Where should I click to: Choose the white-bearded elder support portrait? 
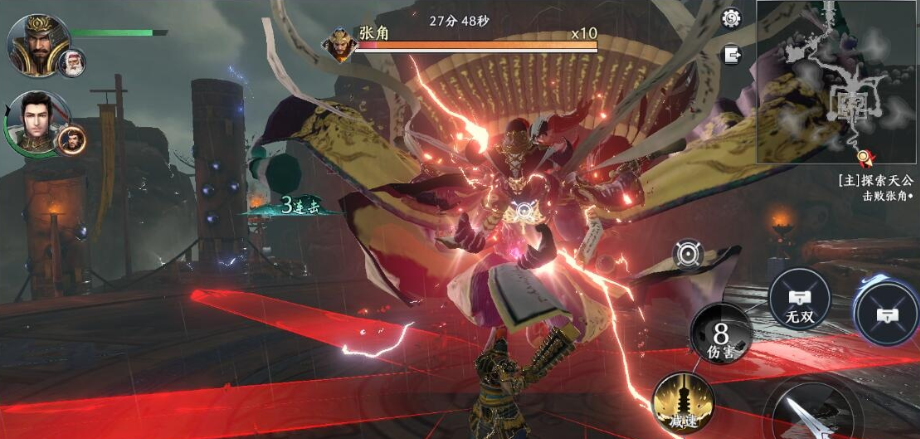click(72, 63)
